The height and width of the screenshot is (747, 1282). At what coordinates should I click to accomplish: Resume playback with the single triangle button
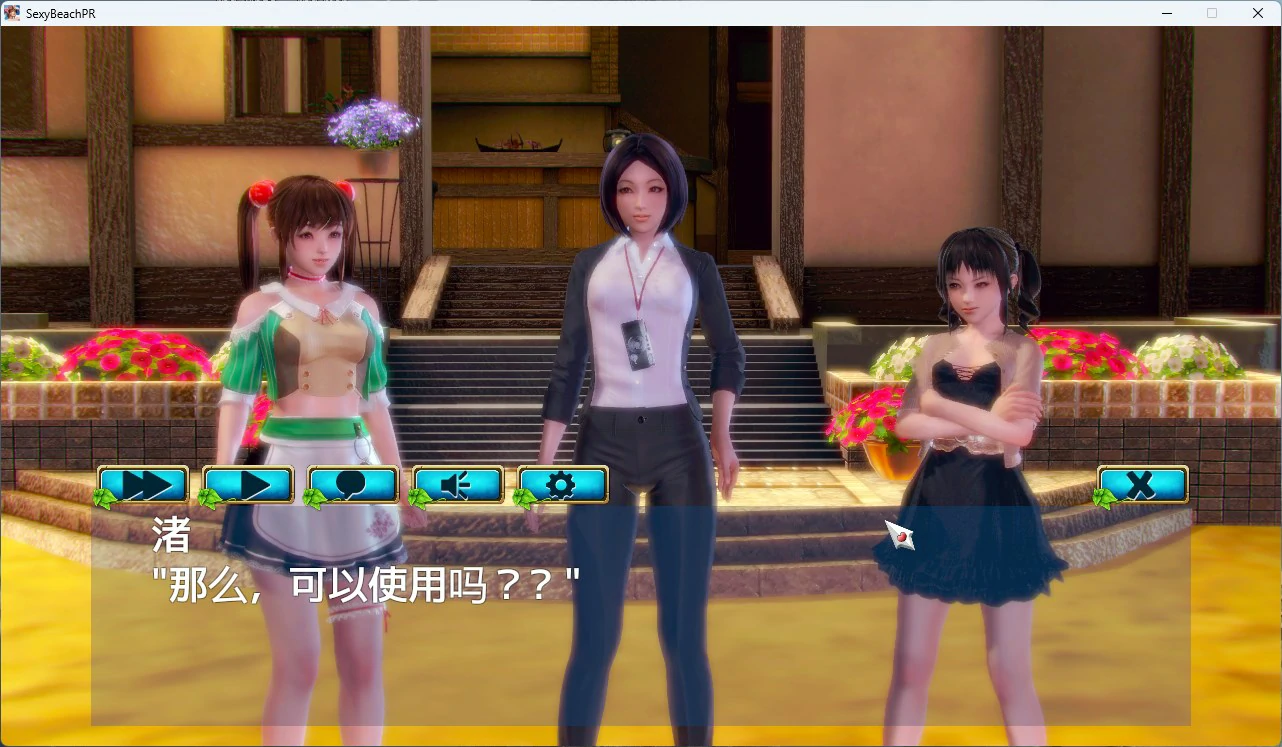[247, 485]
